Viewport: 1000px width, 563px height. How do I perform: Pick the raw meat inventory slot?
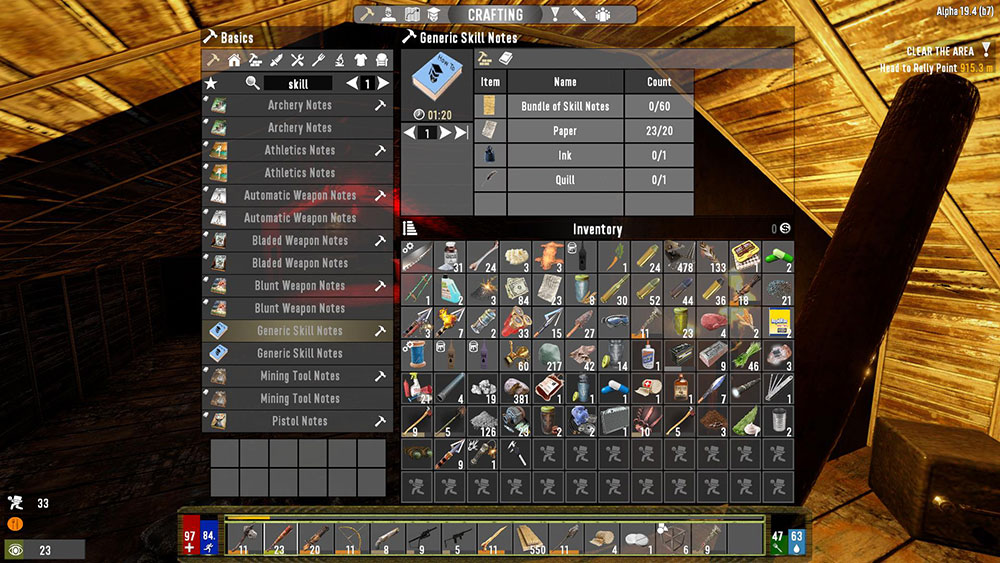[712, 322]
